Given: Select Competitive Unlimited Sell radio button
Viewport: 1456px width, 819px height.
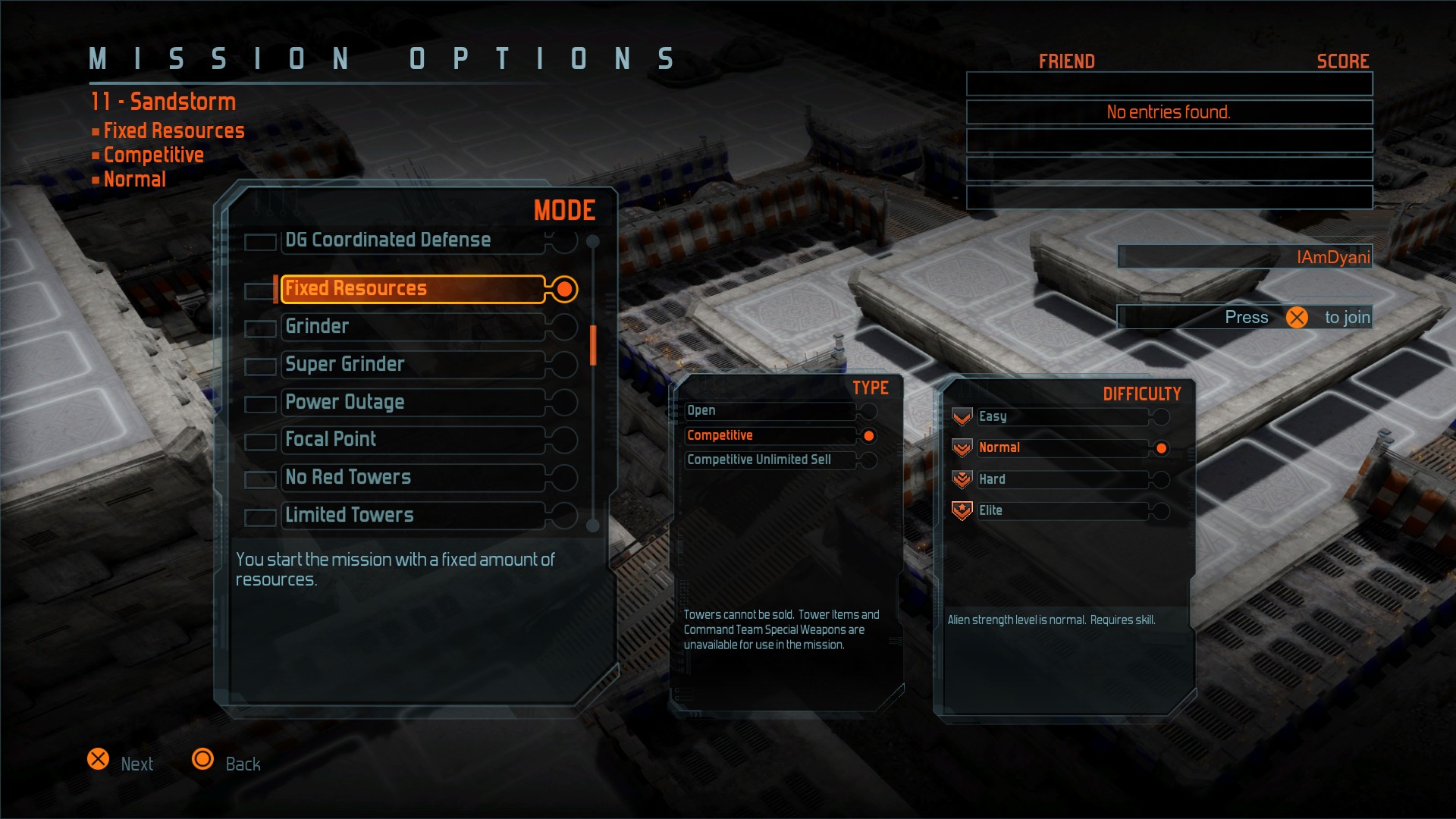Looking at the screenshot, I should click(869, 460).
